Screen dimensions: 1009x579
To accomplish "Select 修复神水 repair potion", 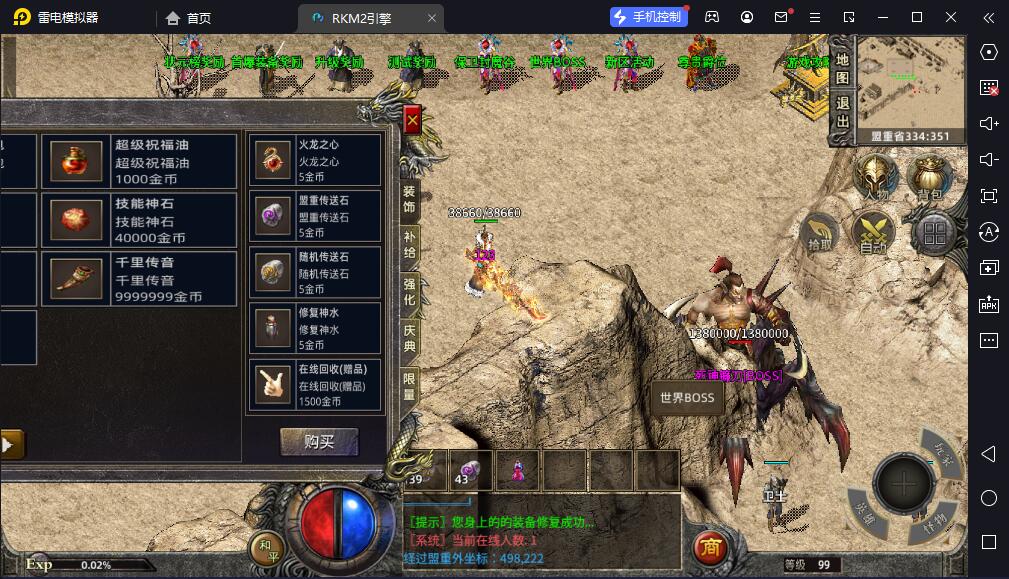I will point(315,329).
